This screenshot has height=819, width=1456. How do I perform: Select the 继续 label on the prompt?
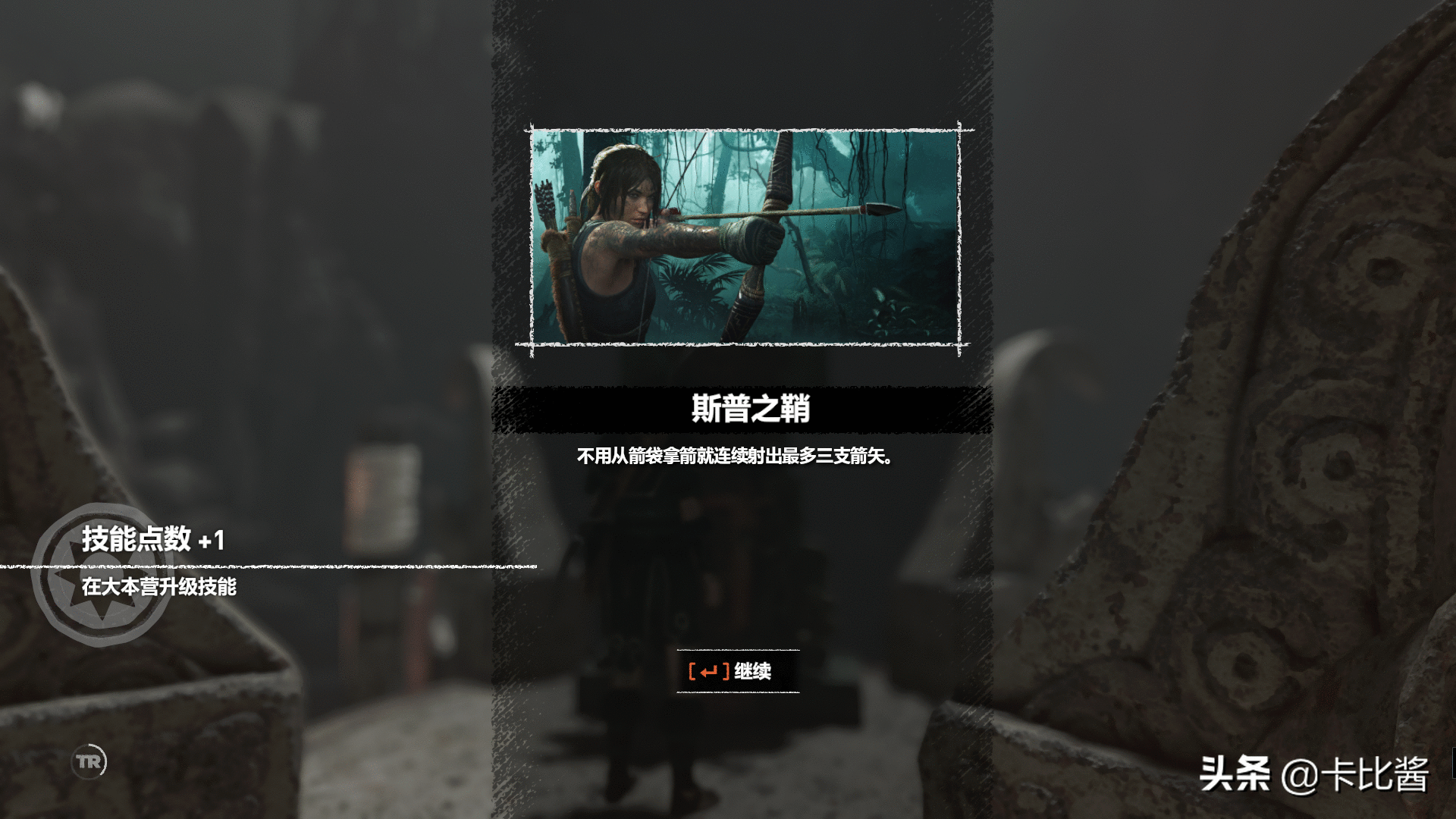(x=753, y=672)
